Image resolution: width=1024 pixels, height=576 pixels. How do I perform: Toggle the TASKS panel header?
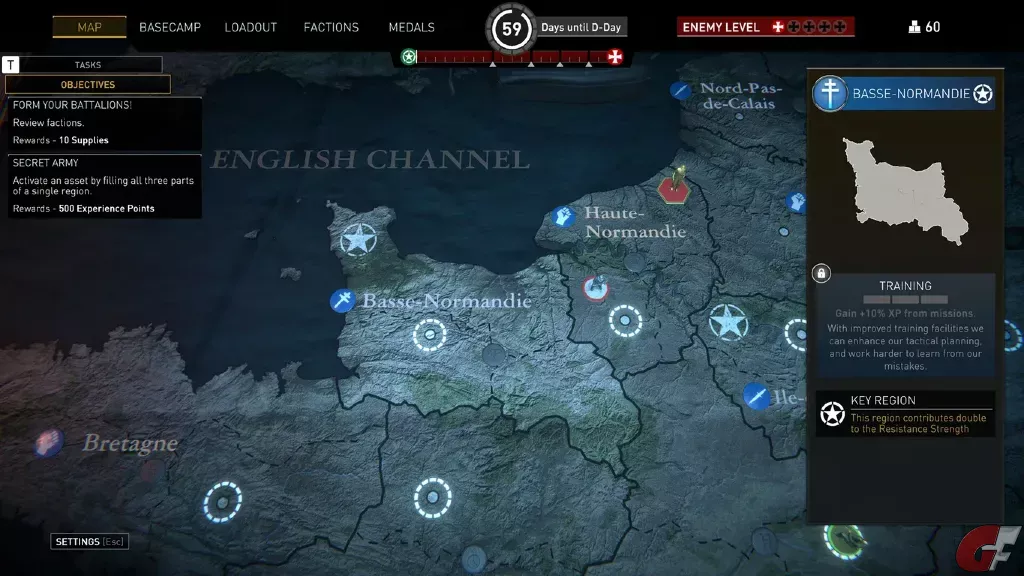point(87,65)
